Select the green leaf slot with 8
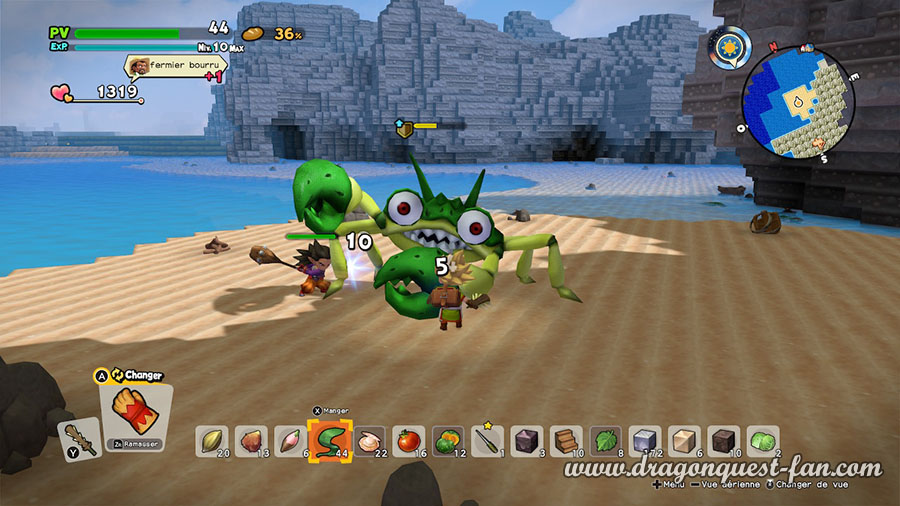 (x=605, y=441)
